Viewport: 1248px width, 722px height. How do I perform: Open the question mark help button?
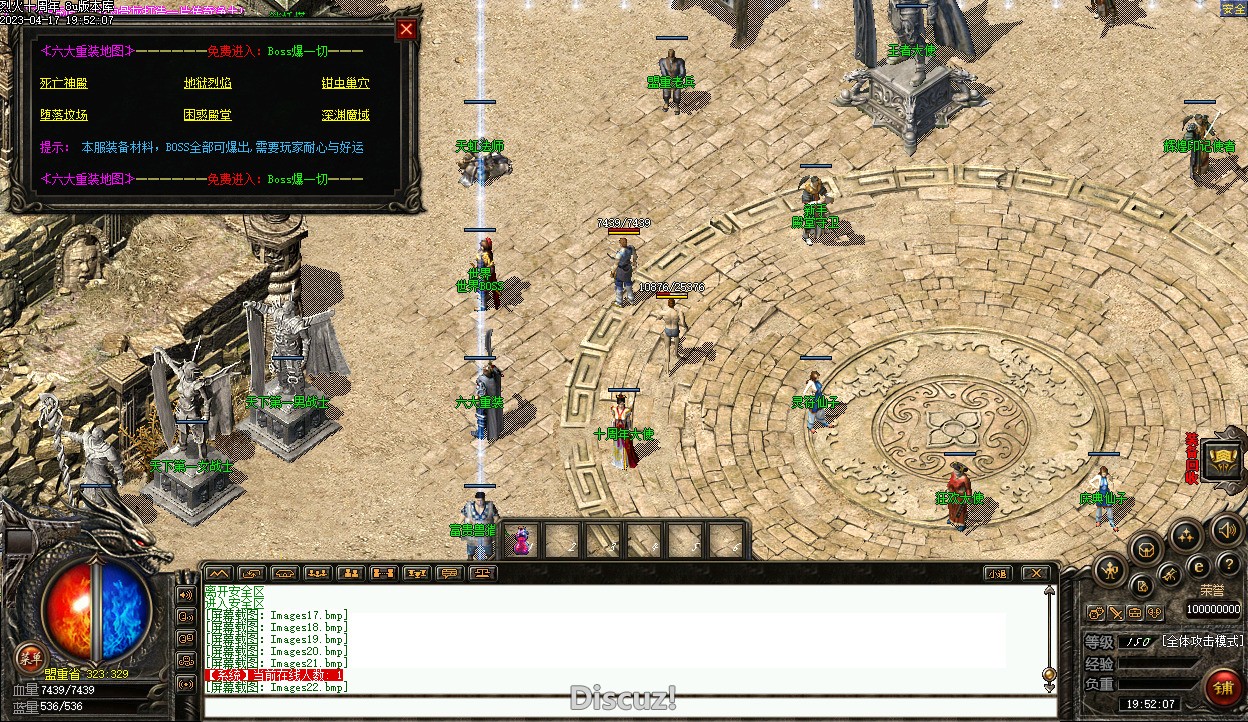[1228, 566]
